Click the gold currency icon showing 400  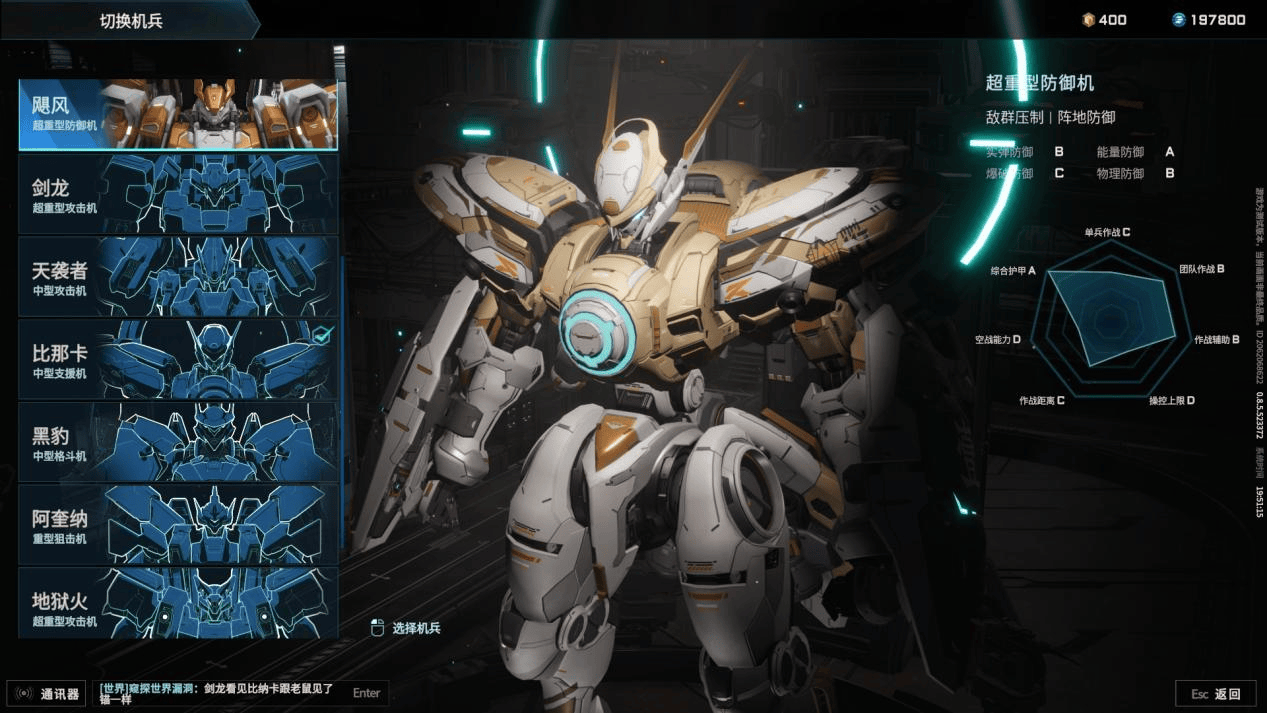pos(1088,20)
